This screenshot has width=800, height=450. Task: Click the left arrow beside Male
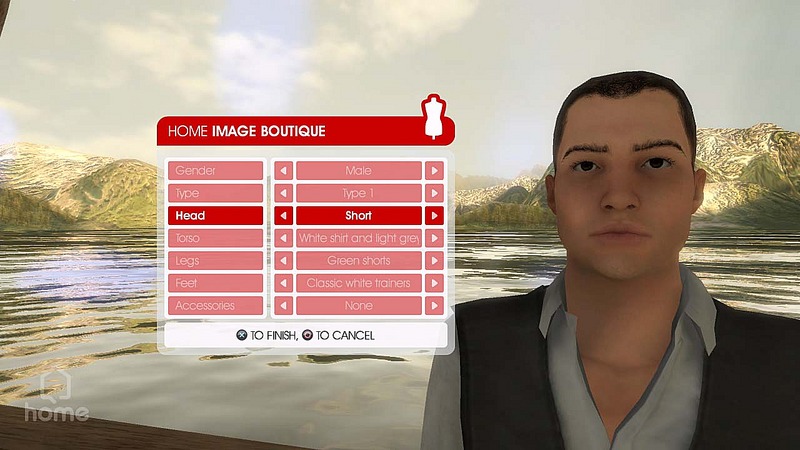tap(283, 171)
